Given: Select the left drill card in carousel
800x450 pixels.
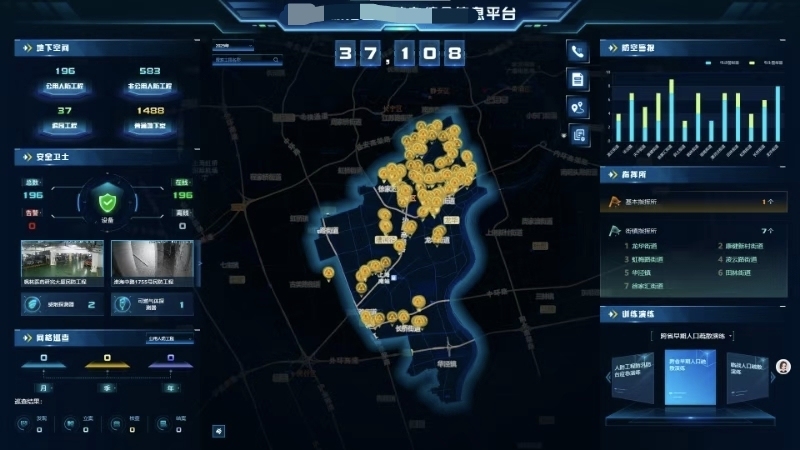Looking at the screenshot, I should tap(633, 379).
